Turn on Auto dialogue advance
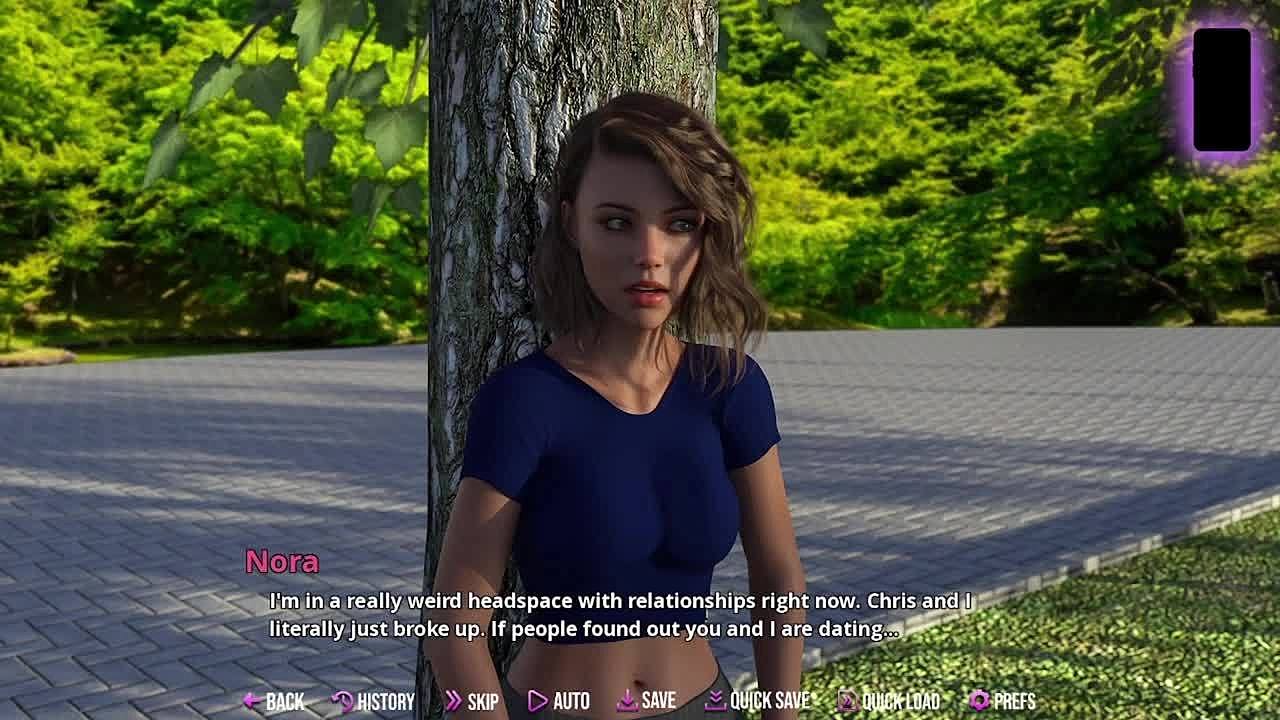The image size is (1280, 720). [x=558, y=701]
